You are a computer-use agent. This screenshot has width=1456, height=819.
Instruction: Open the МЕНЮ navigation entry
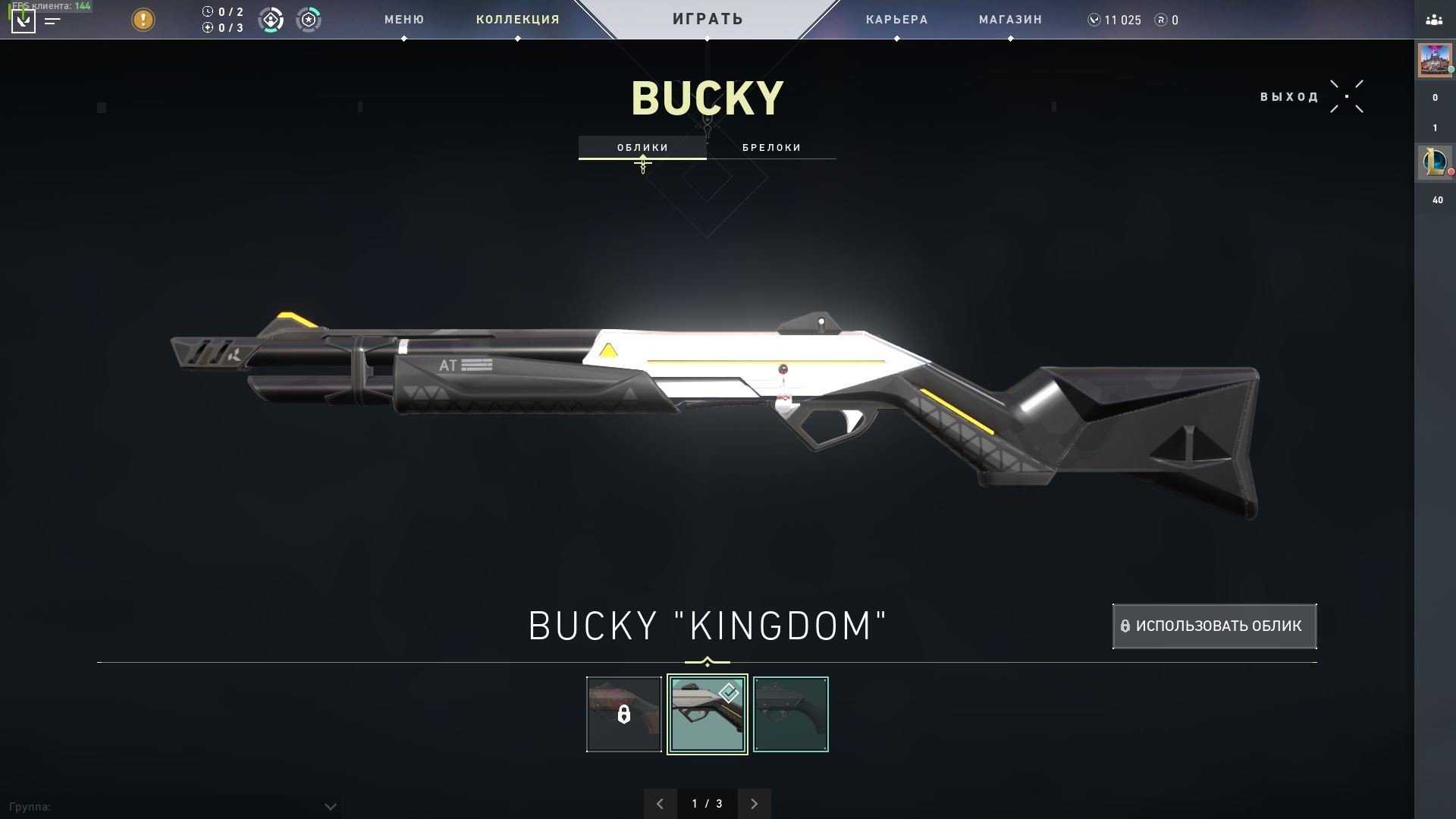403,20
